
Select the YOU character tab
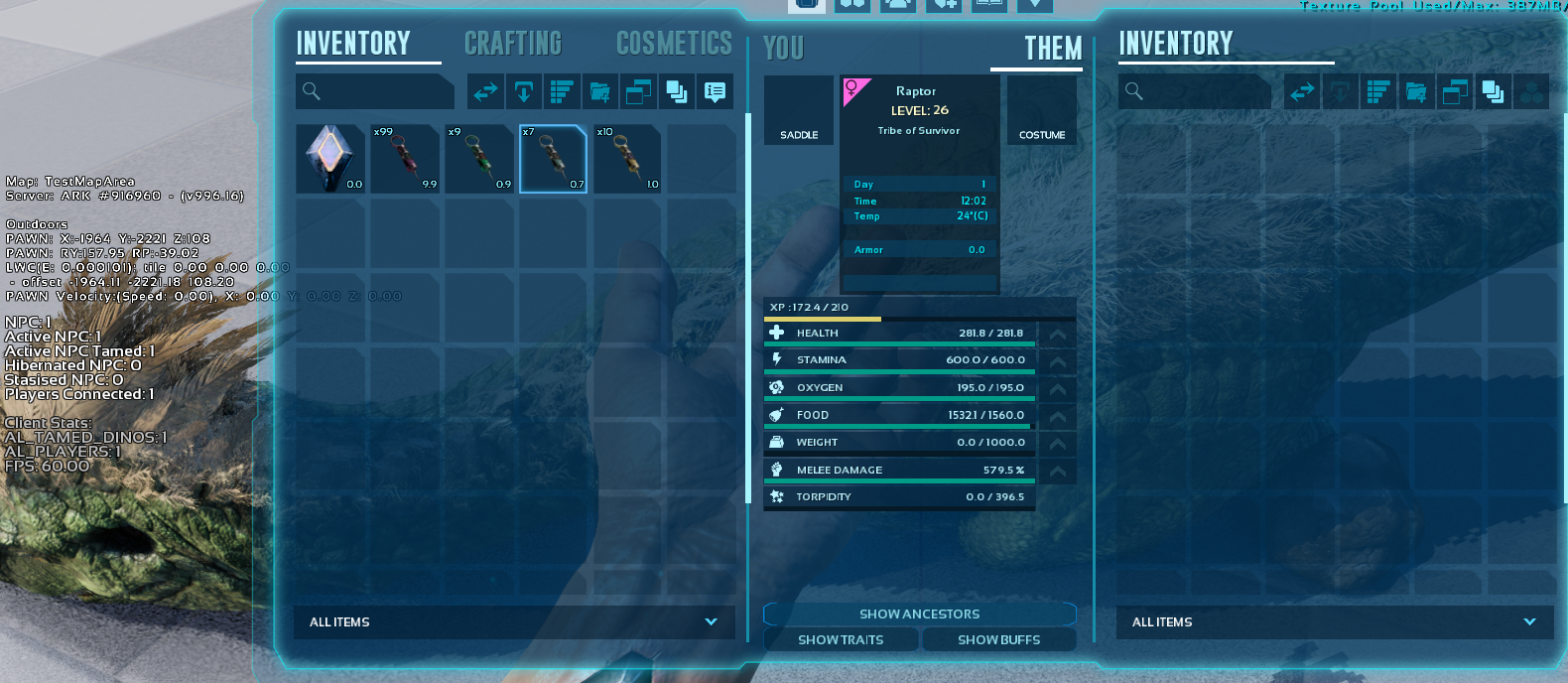tap(783, 49)
